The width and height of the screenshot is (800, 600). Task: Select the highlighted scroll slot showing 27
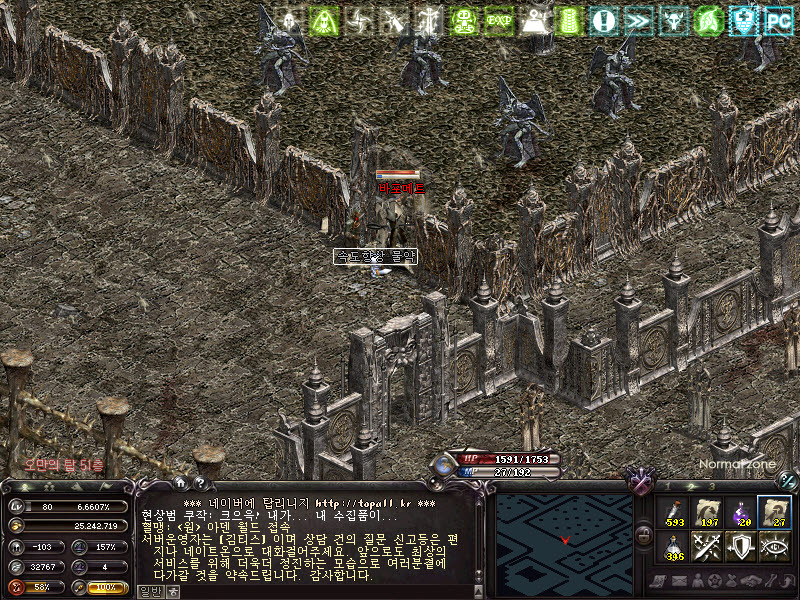tap(775, 511)
